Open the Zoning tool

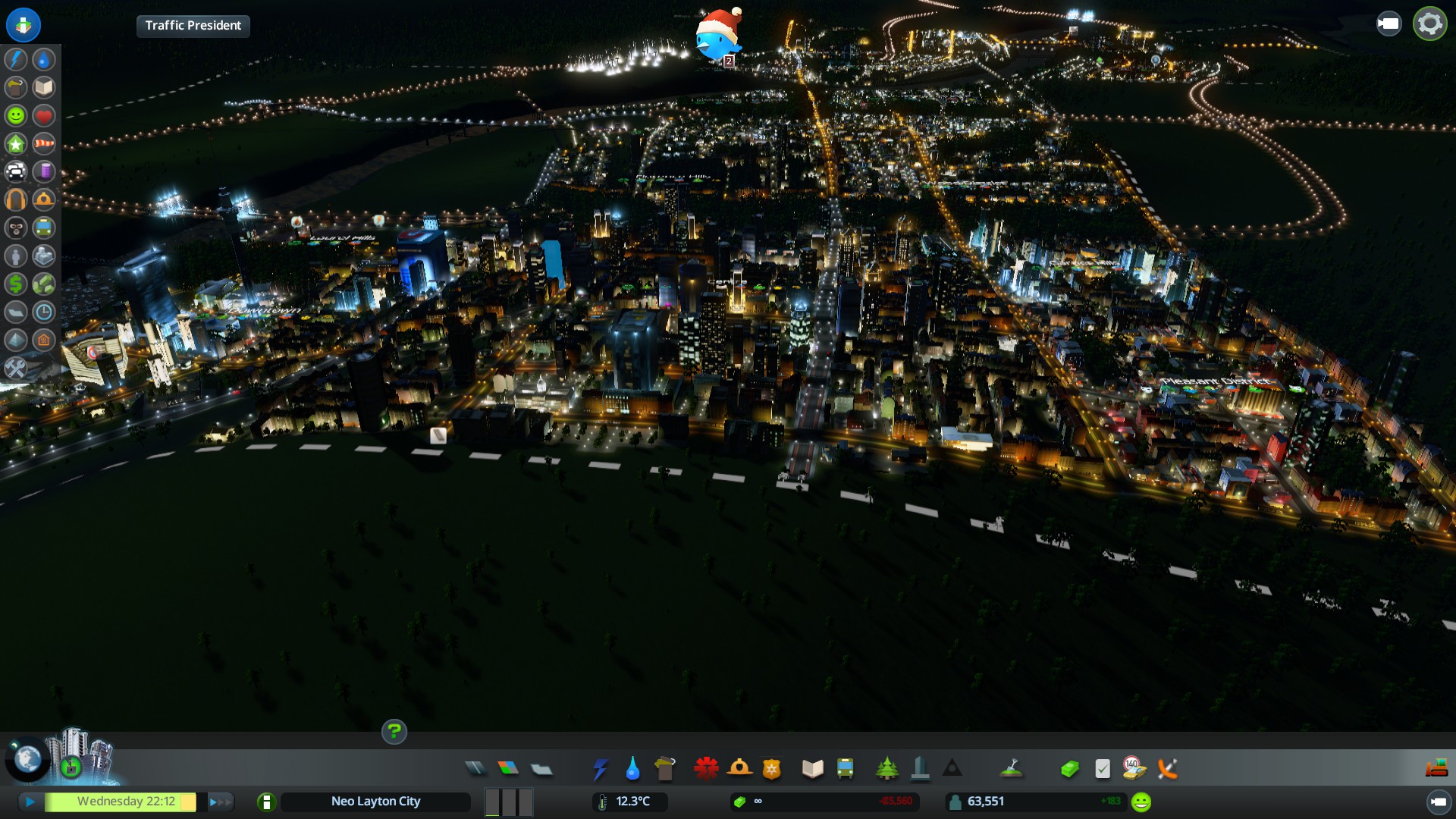508,769
